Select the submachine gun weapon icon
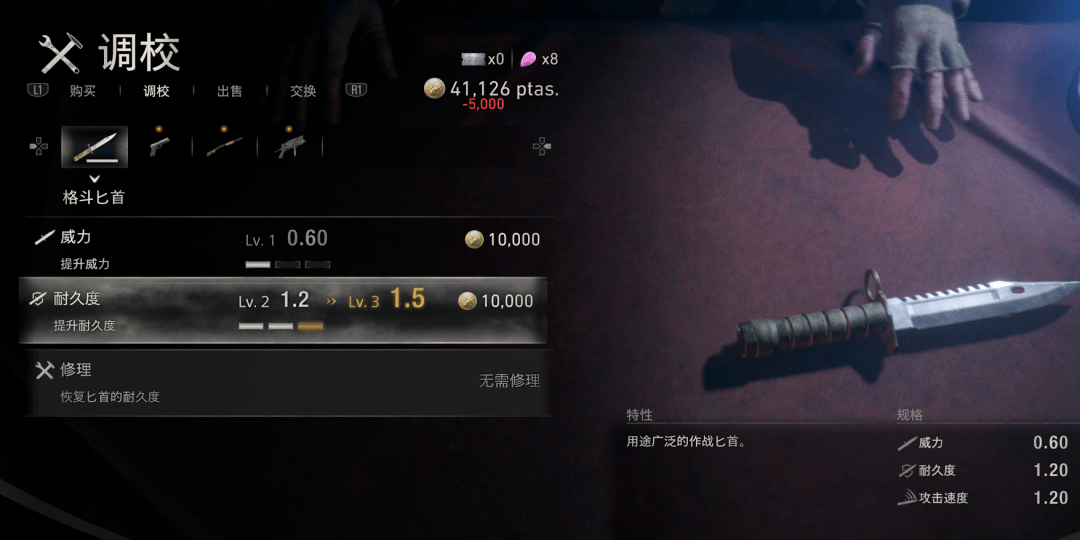1080x540 pixels. tap(290, 146)
